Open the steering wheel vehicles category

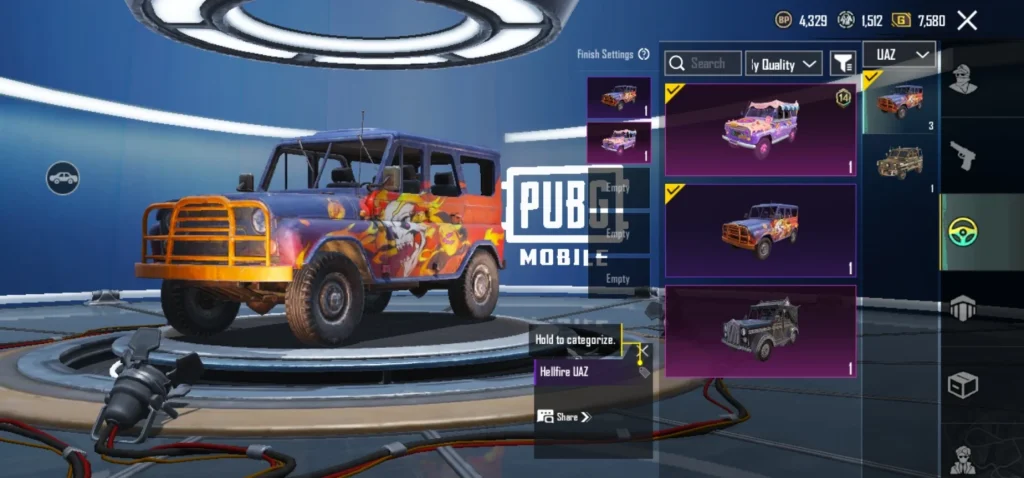[x=962, y=232]
